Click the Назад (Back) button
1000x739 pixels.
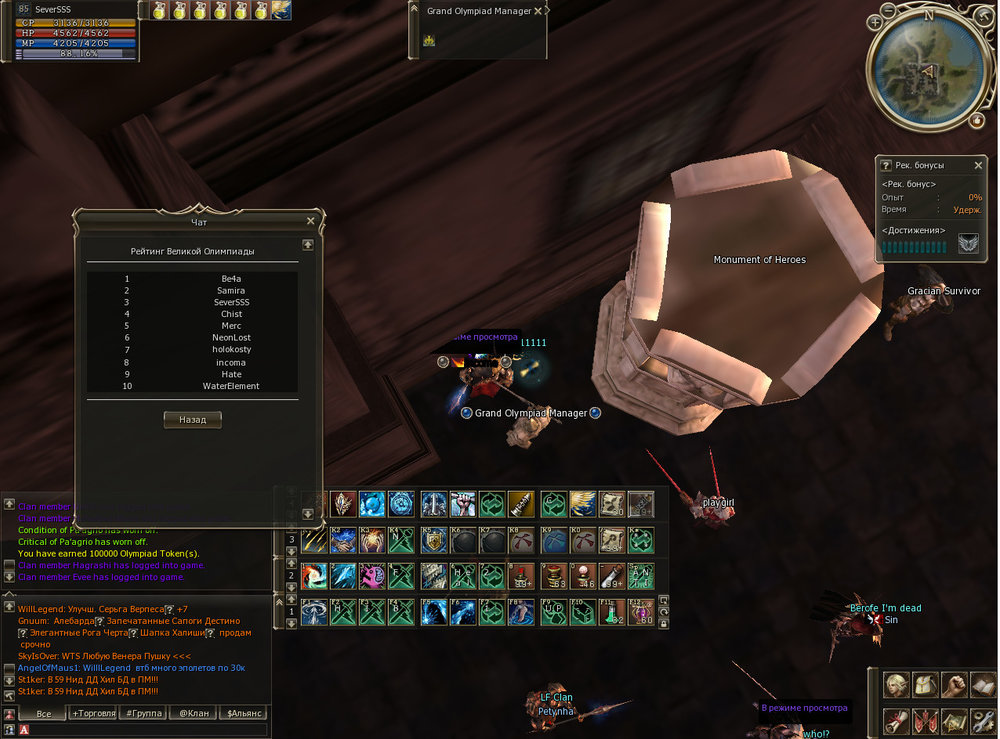(192, 420)
